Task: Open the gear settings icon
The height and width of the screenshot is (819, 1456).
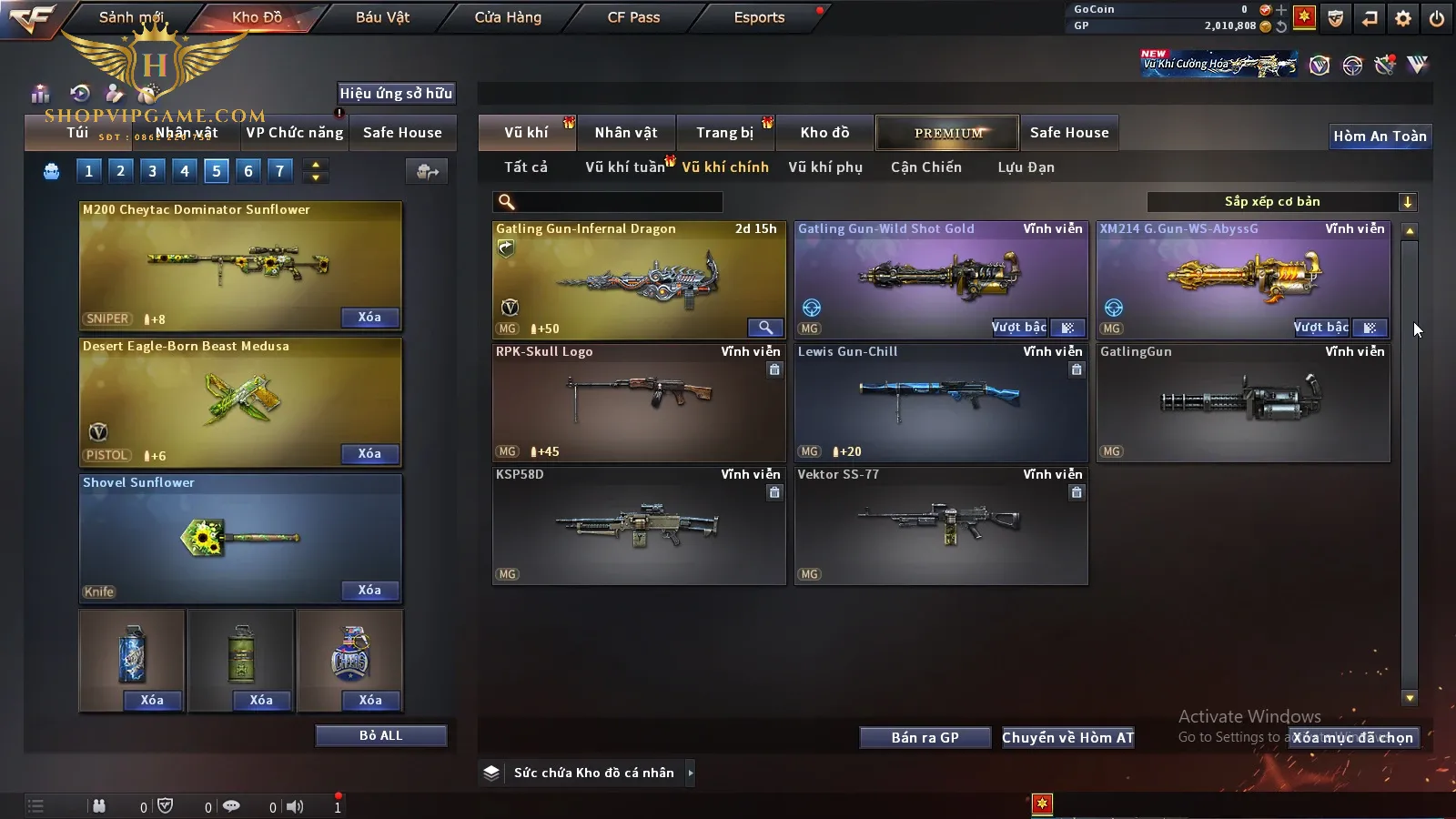Action: tap(1403, 18)
